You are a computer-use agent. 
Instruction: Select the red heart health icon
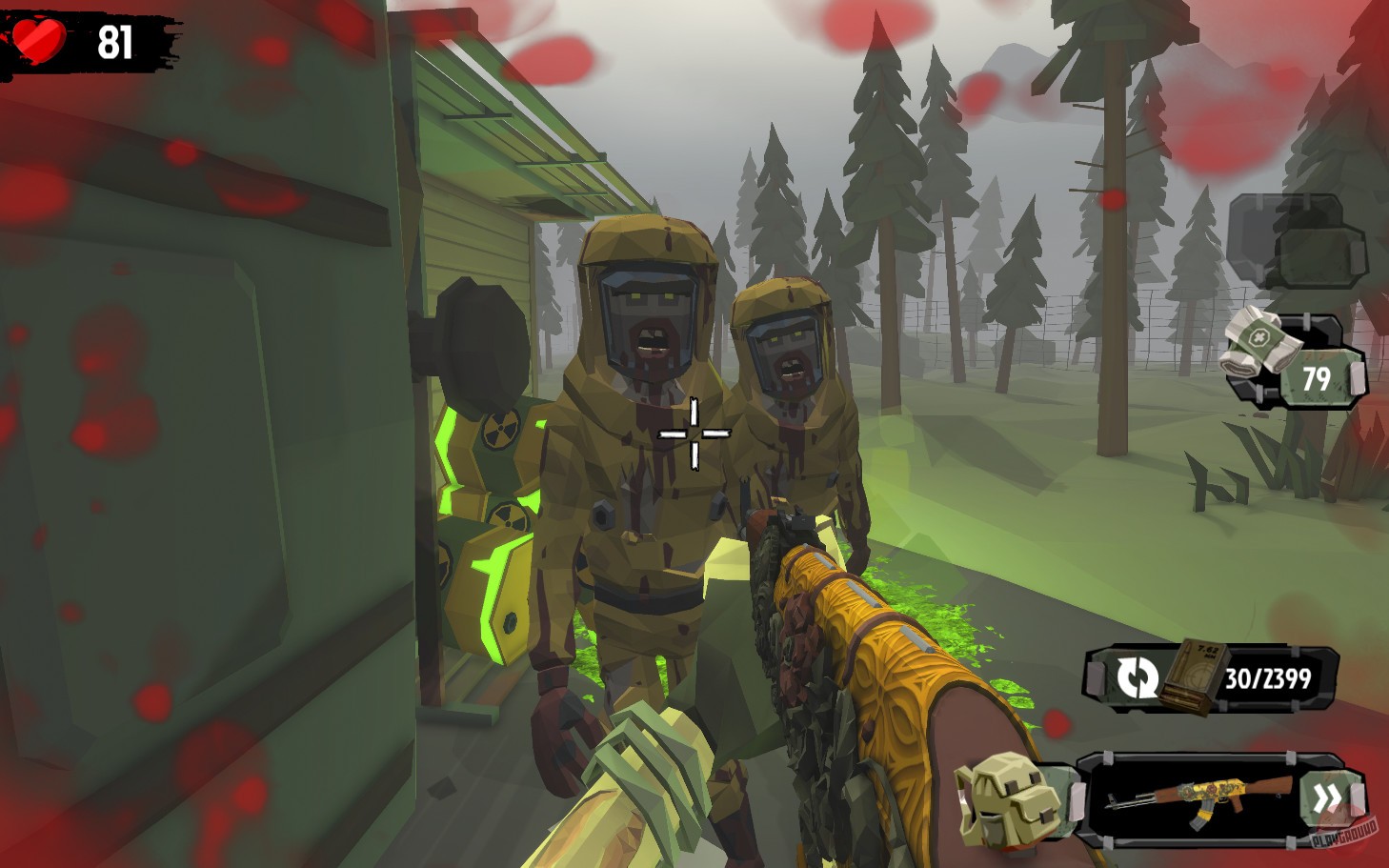[x=38, y=38]
